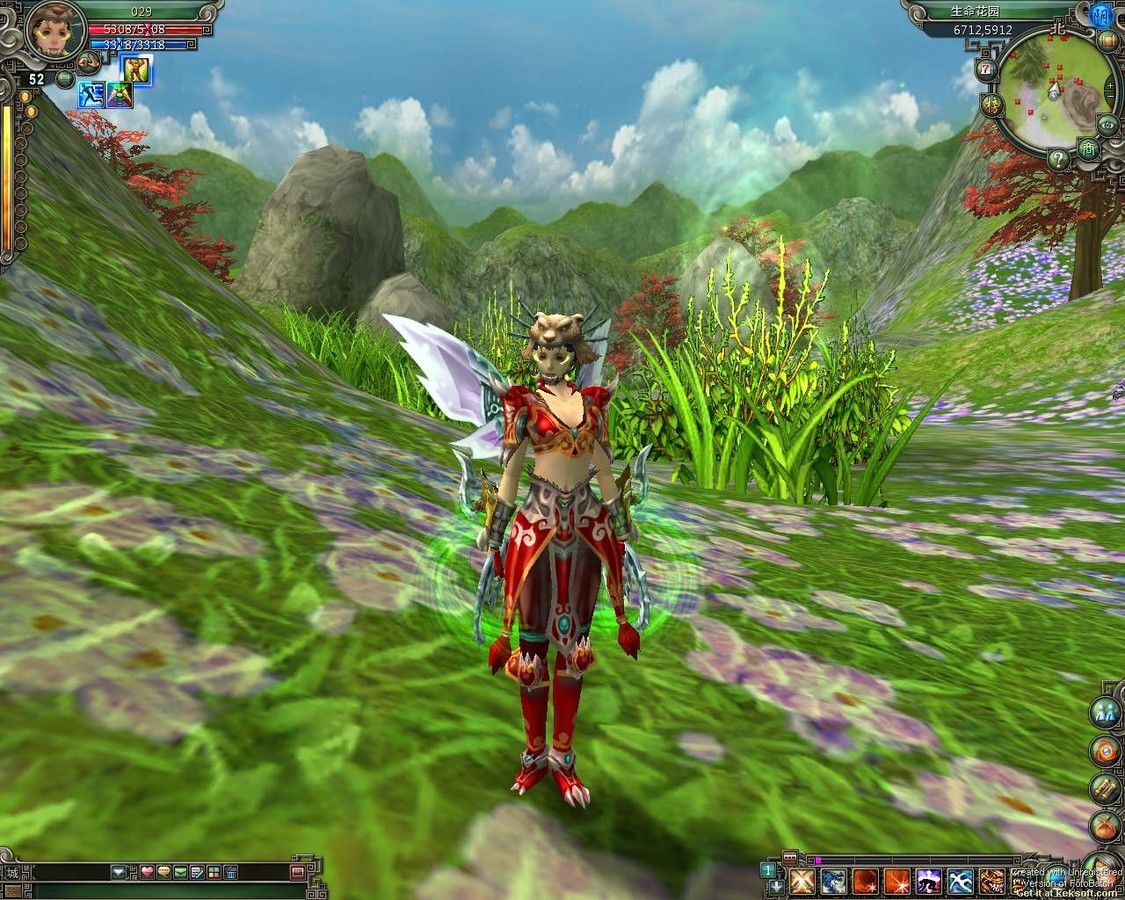Open the ranking button marked 榜

click(x=992, y=104)
